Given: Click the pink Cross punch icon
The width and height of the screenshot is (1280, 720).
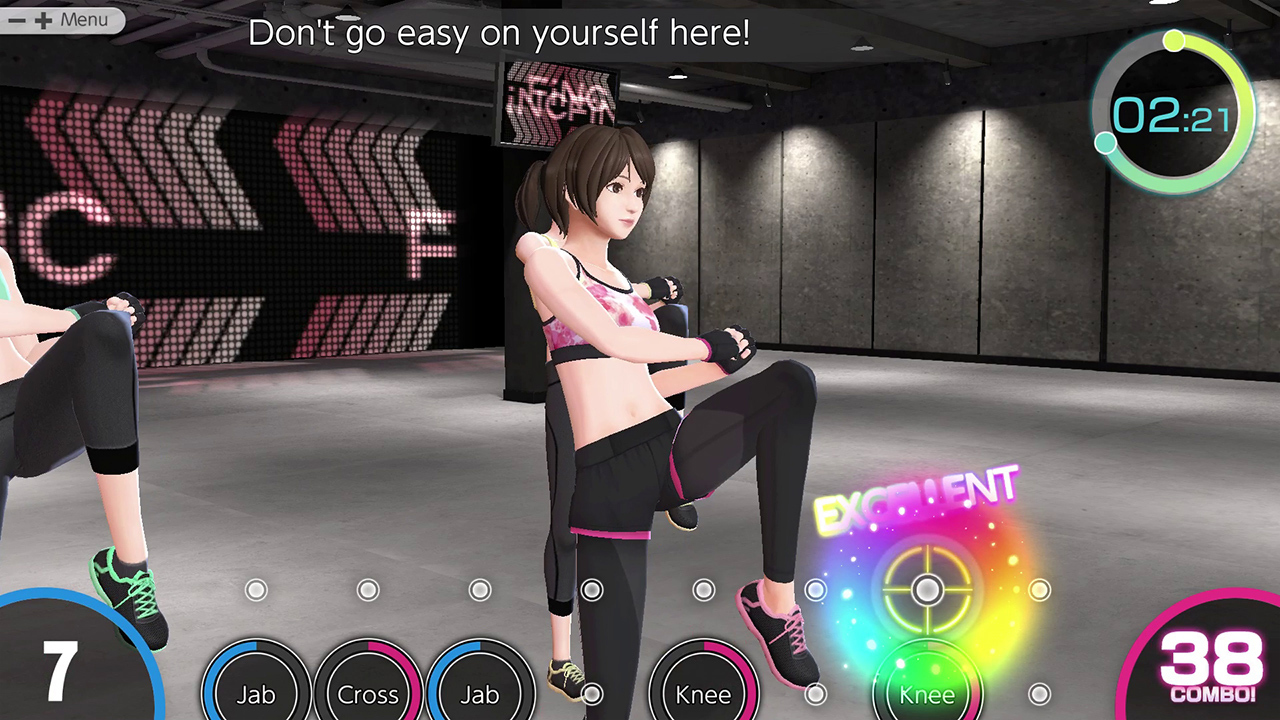Looking at the screenshot, I should point(368,694).
